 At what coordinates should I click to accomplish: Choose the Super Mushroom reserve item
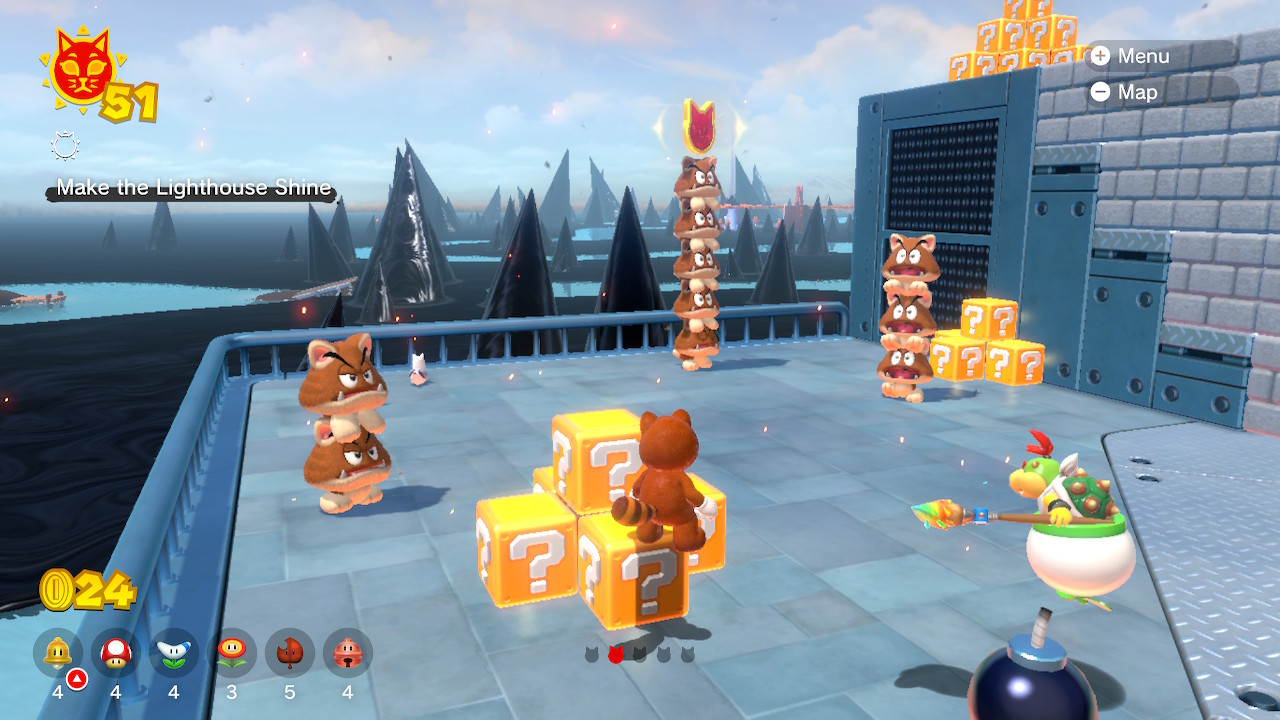[116, 654]
